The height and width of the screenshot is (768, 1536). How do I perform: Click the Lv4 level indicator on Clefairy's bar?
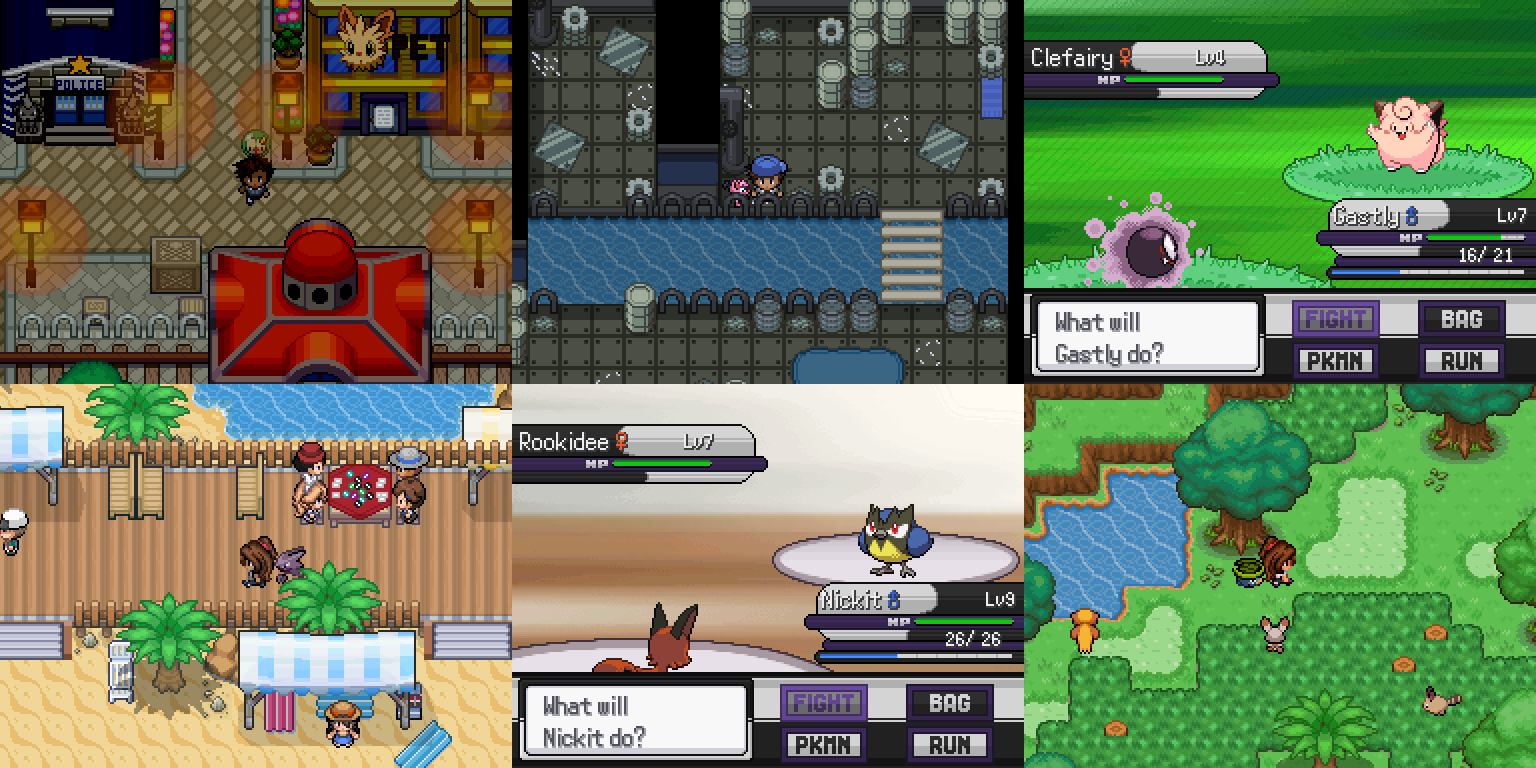(1210, 58)
